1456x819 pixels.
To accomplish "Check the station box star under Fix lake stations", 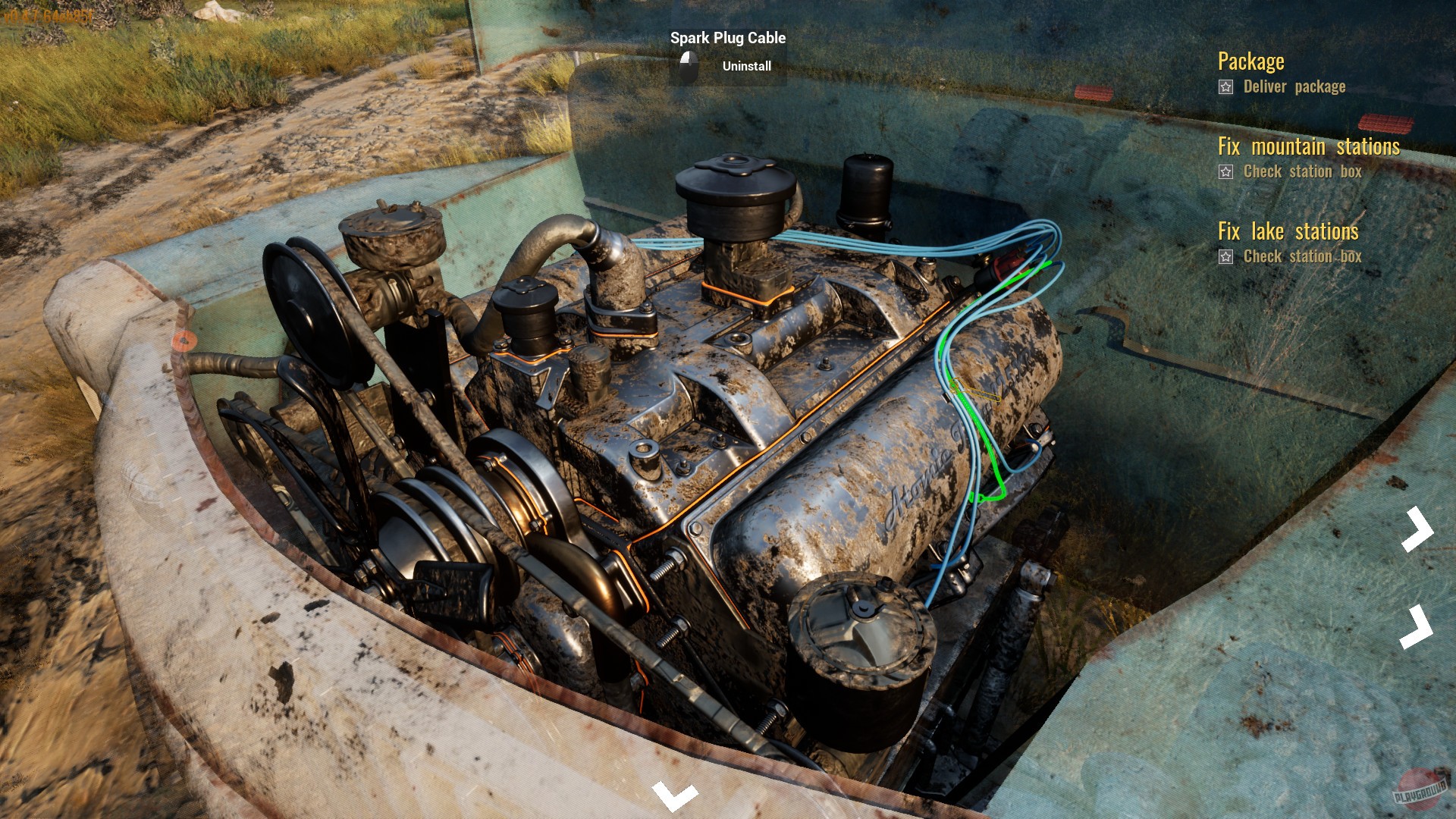I will (x=1225, y=257).
